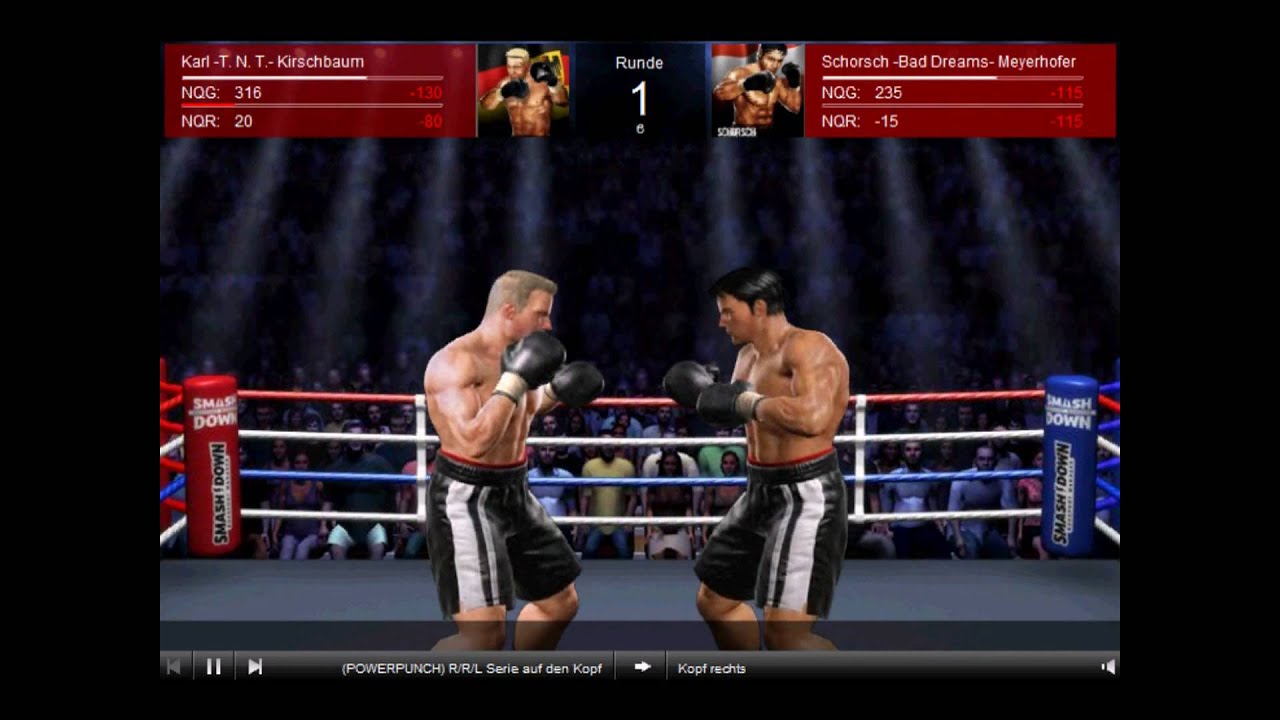1280x720 pixels.
Task: Pause the fight replay
Action: click(x=213, y=667)
